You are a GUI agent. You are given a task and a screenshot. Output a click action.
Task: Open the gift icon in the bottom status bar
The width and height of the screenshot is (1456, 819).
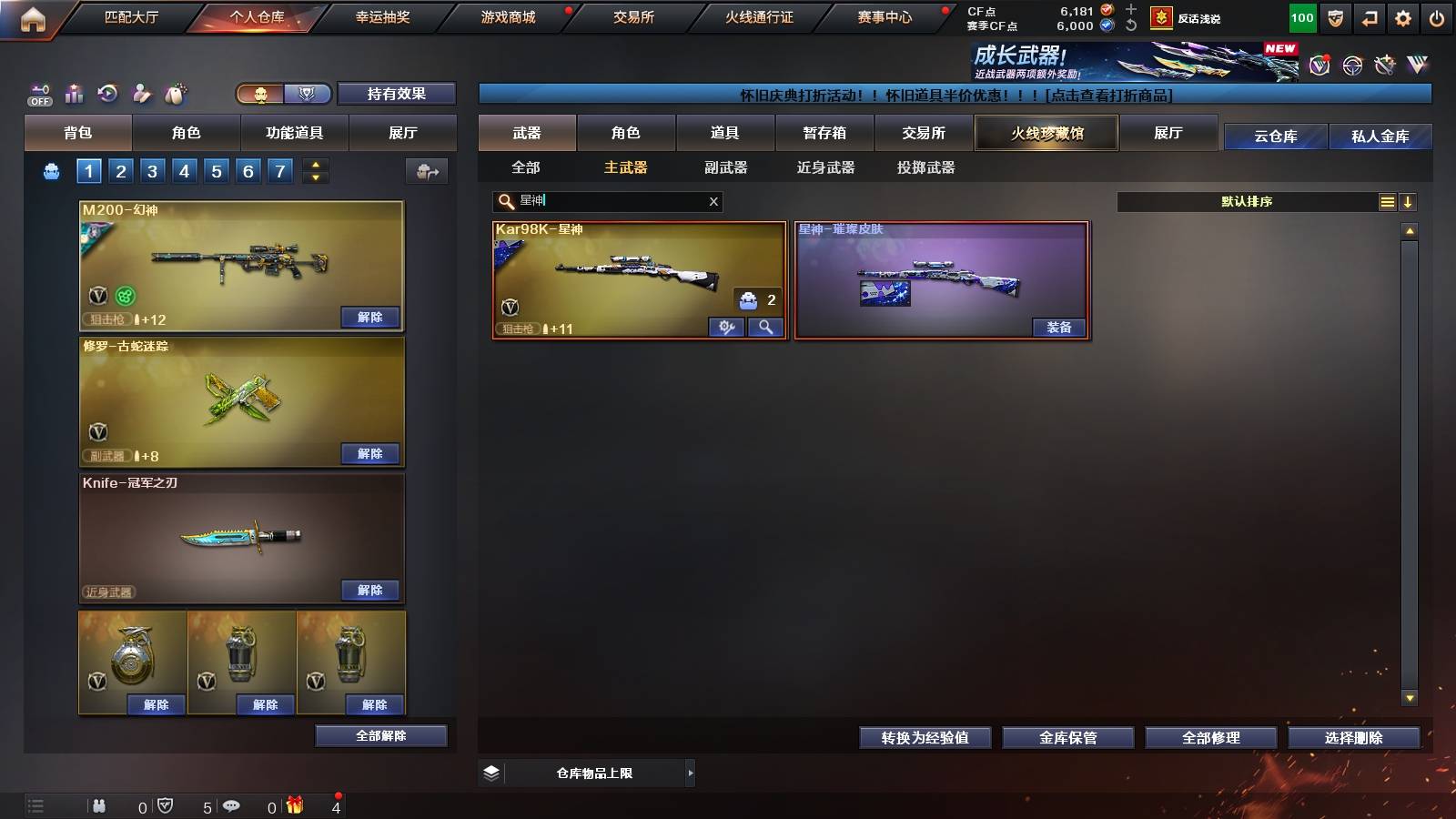click(294, 805)
